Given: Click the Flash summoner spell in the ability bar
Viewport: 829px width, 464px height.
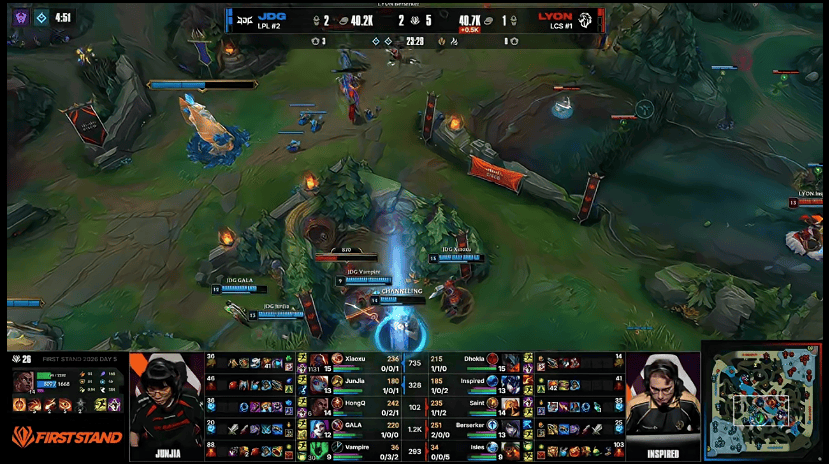Looking at the screenshot, I should click(103, 405).
